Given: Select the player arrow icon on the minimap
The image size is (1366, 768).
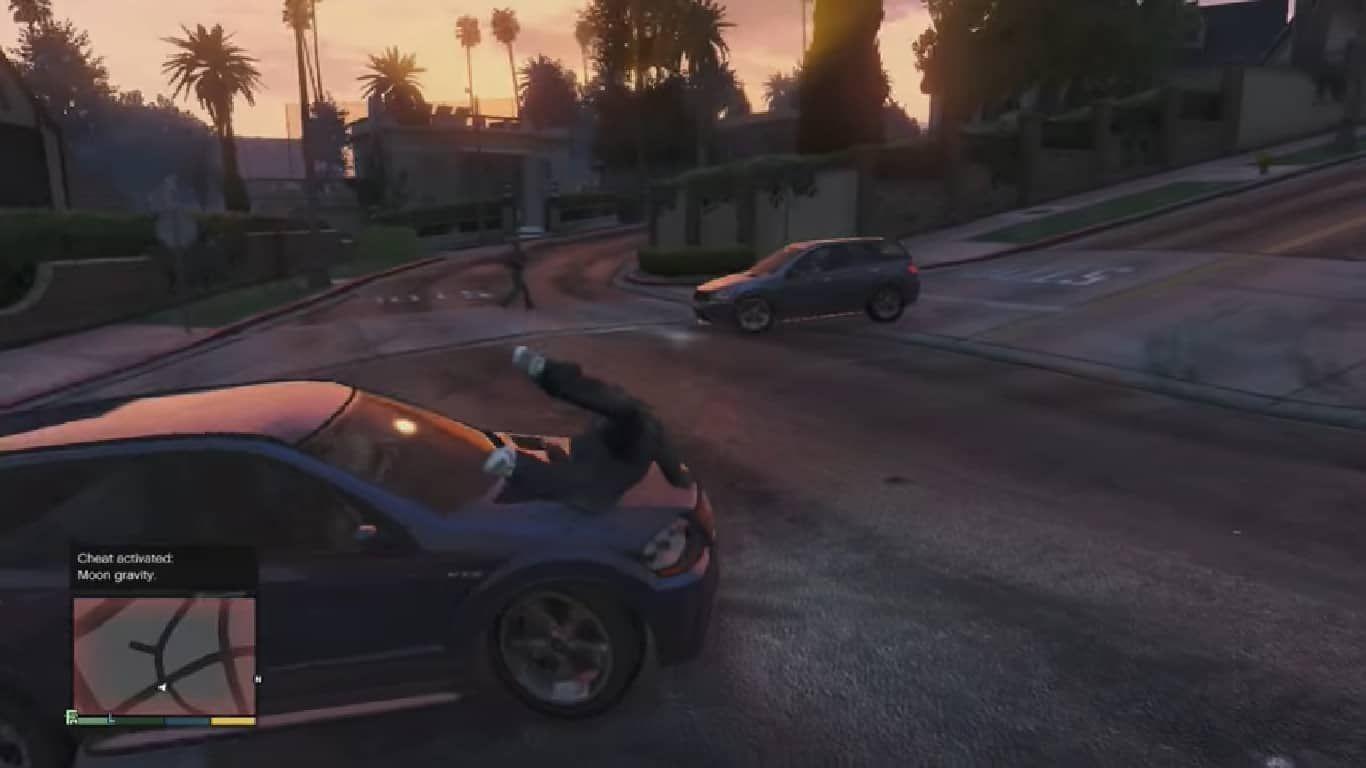Looking at the screenshot, I should (163, 686).
